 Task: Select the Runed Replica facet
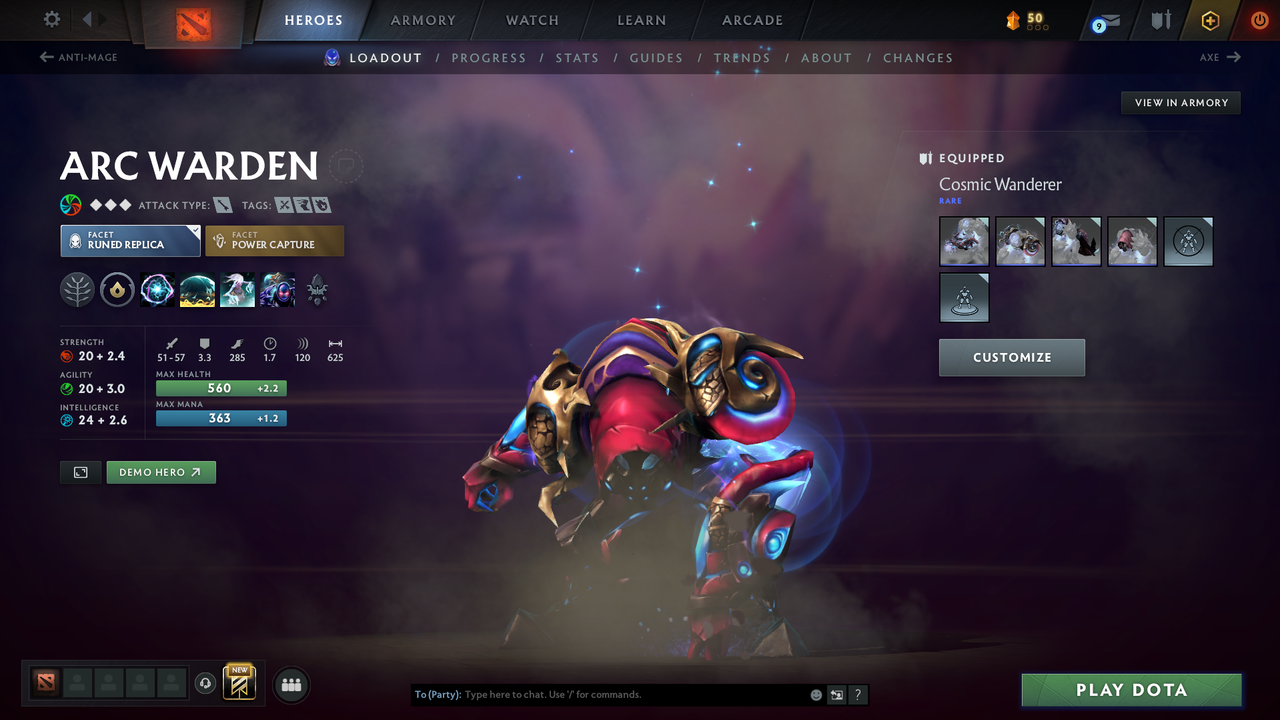tap(130, 240)
